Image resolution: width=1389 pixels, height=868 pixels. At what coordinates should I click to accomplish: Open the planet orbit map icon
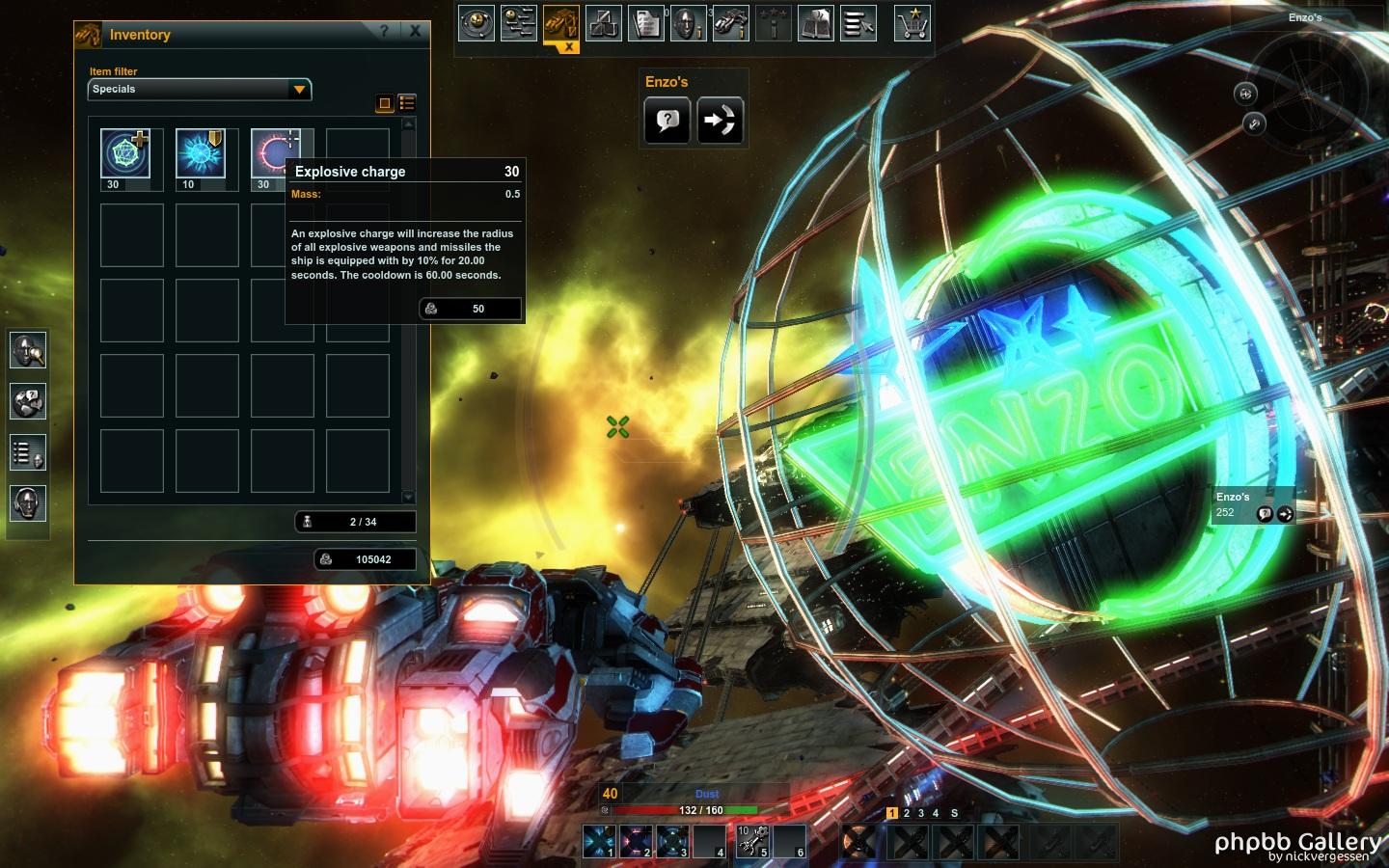pos(476,23)
